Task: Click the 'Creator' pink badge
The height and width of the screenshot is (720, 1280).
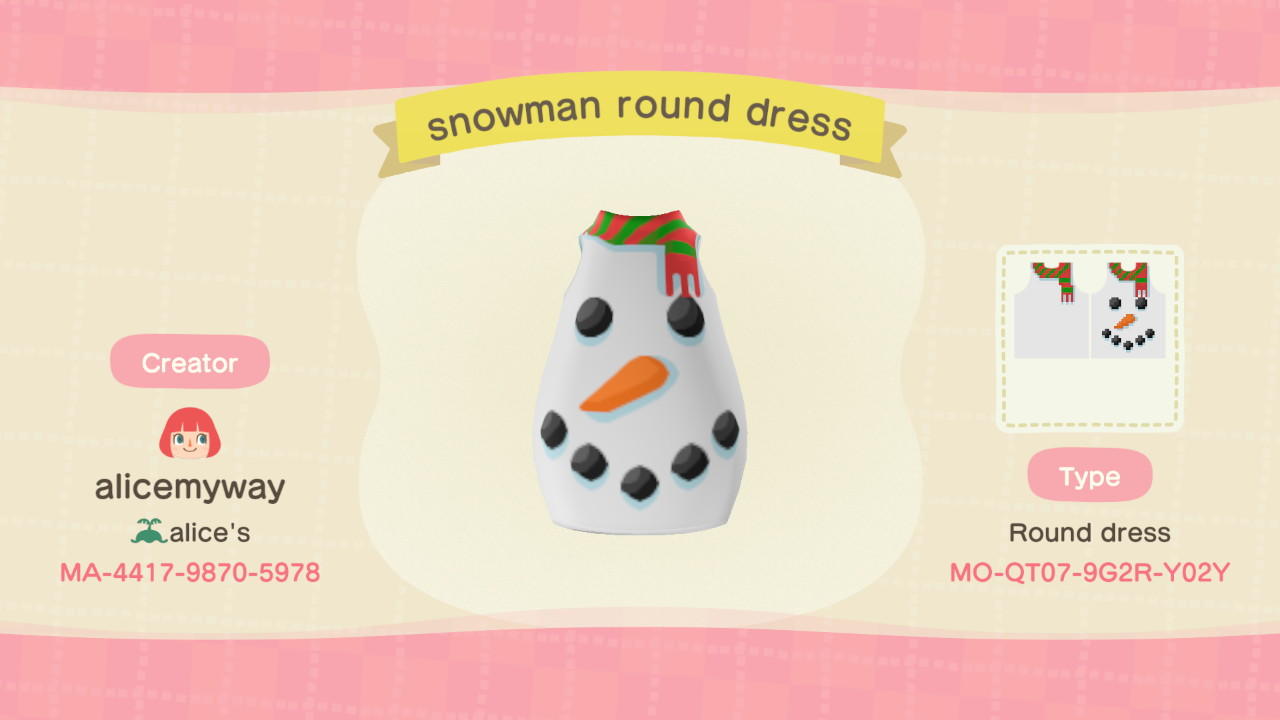Action: coord(190,362)
